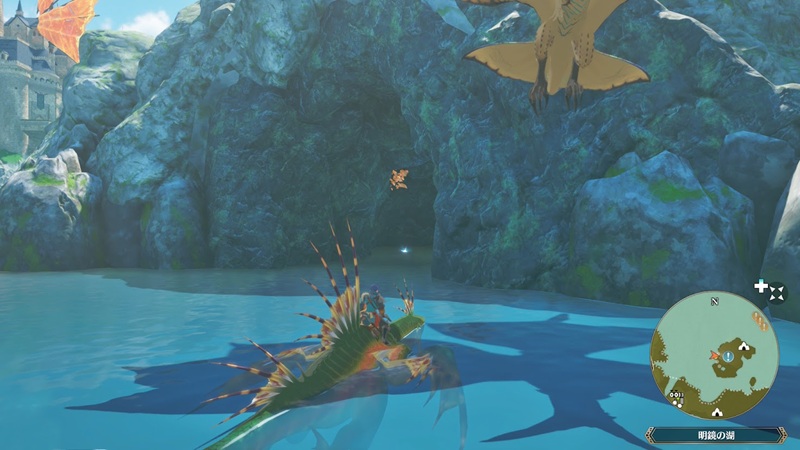Select the orange stacked marker on the minimap

(x=759, y=322)
